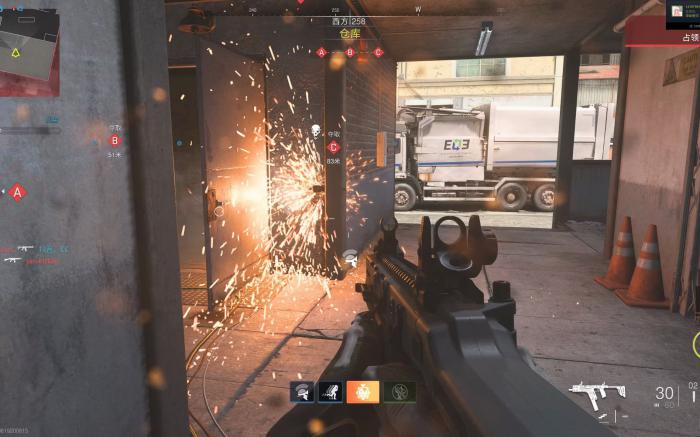Select the dimmed green killstreak icon
This screenshot has width=700, height=437.
tap(399, 392)
